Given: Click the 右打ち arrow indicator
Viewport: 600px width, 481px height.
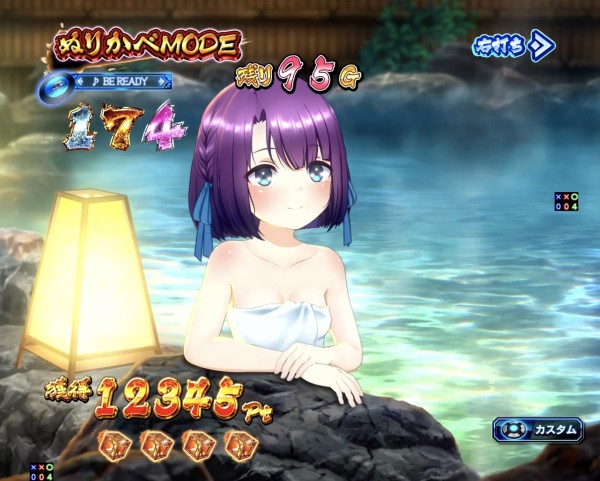Looking at the screenshot, I should click(x=514, y=46).
